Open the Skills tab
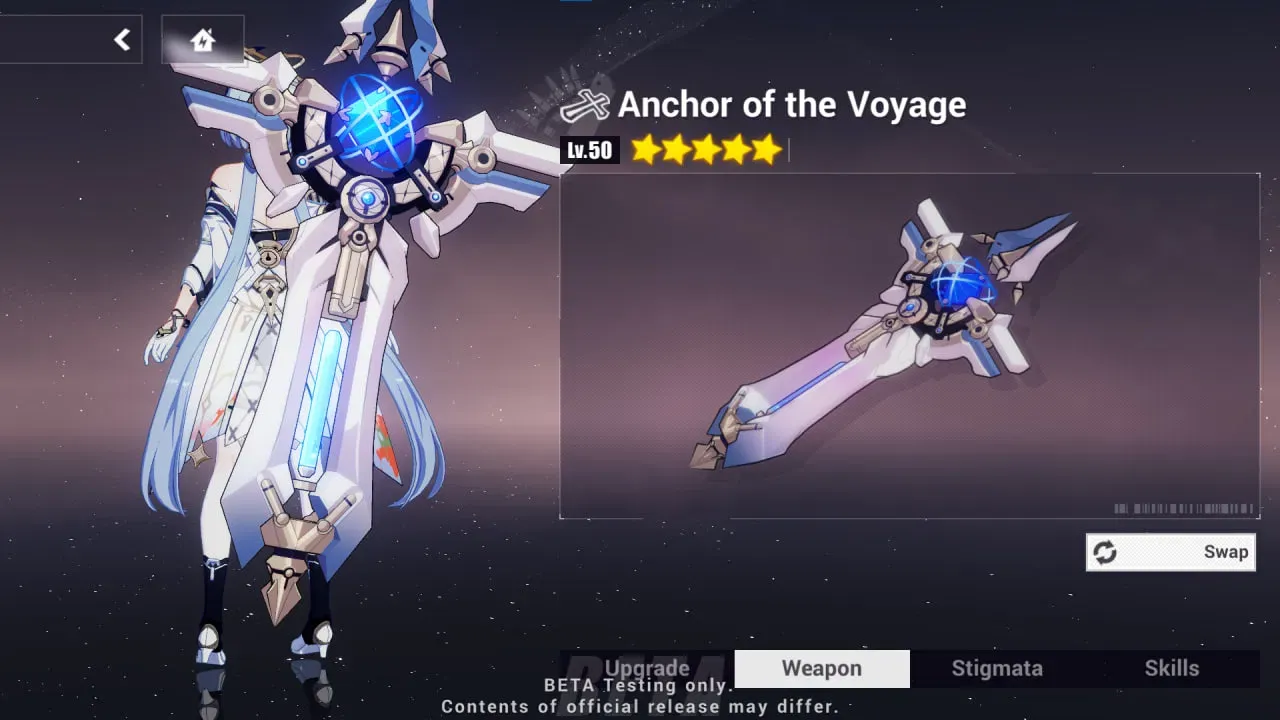The width and height of the screenshot is (1280, 720). click(1172, 668)
